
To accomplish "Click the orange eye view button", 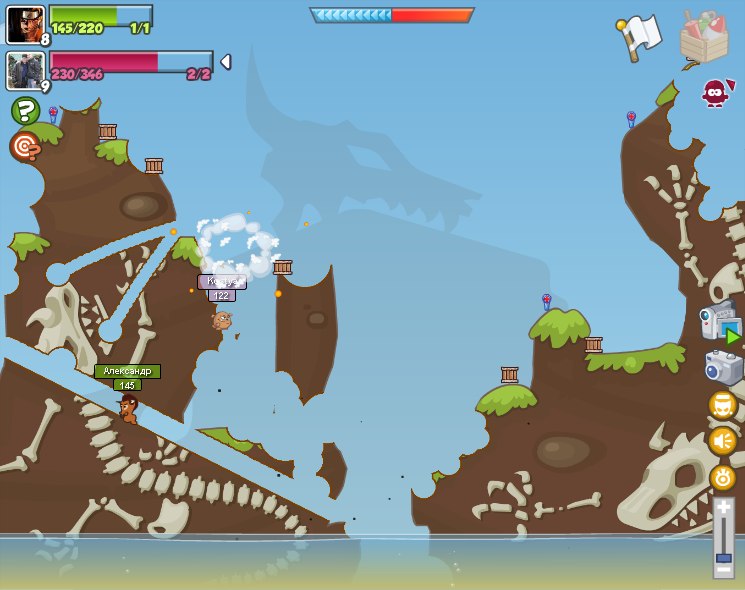I will coord(722,477).
